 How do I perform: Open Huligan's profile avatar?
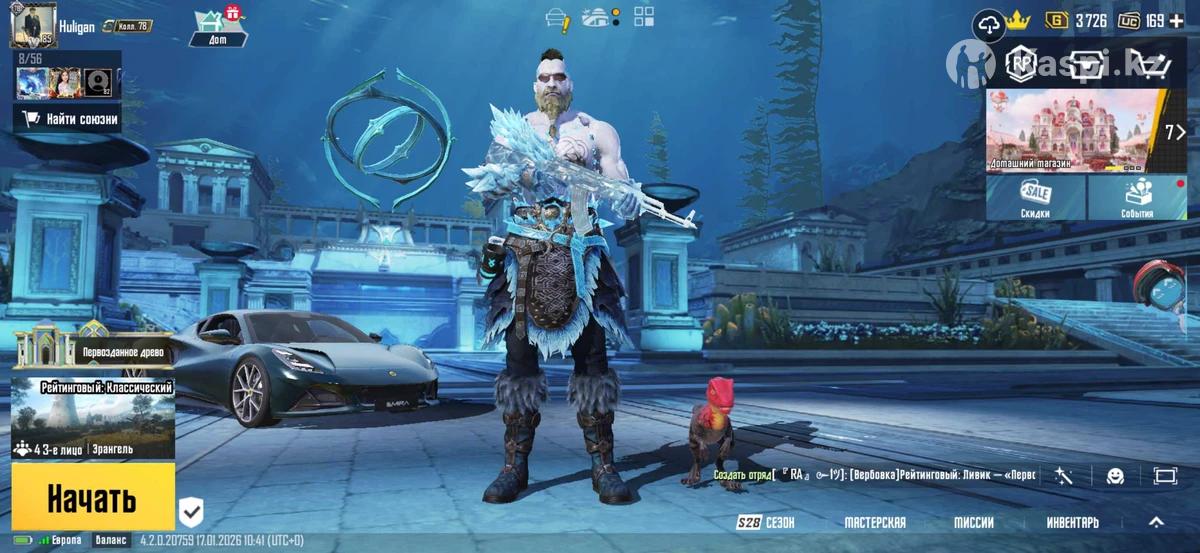click(33, 25)
